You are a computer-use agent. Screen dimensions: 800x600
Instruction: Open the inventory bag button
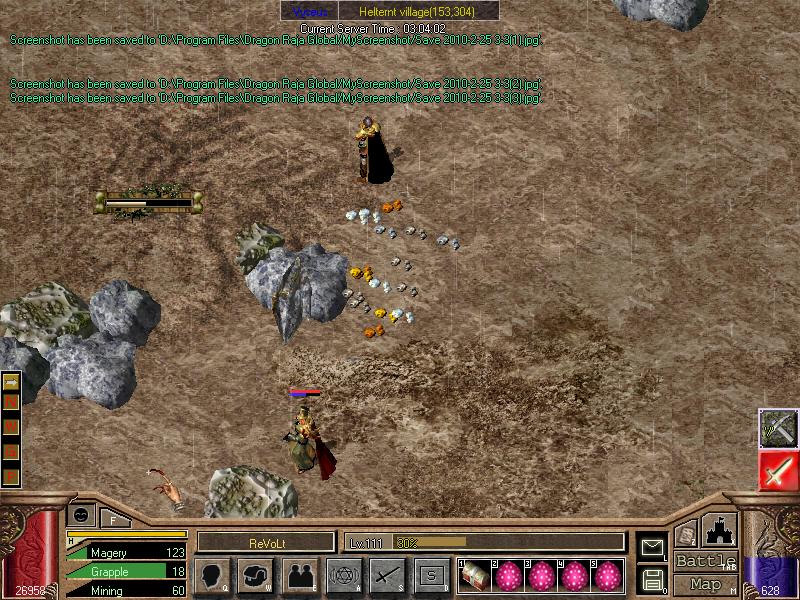point(256,575)
